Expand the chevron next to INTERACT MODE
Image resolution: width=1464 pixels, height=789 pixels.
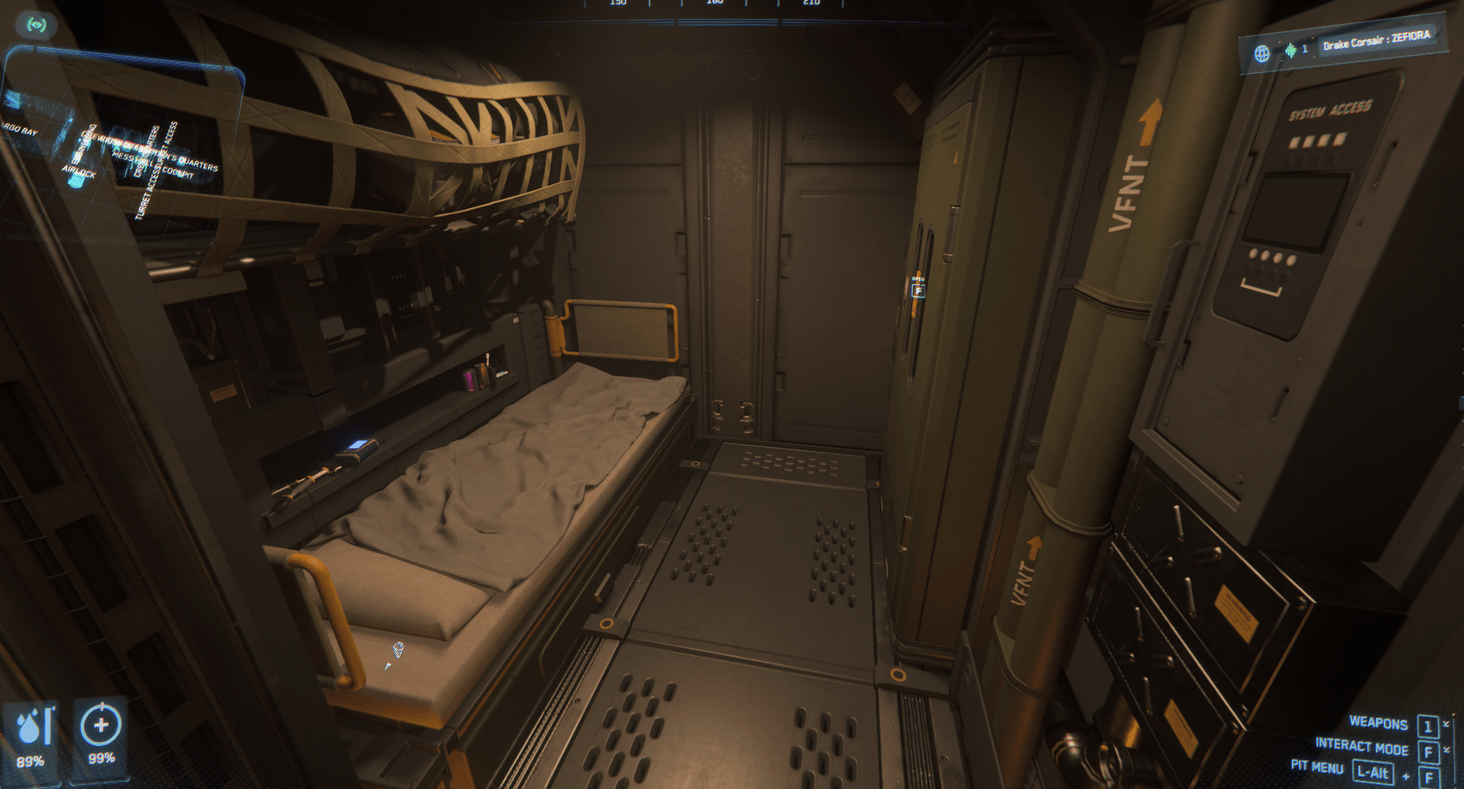[1446, 748]
